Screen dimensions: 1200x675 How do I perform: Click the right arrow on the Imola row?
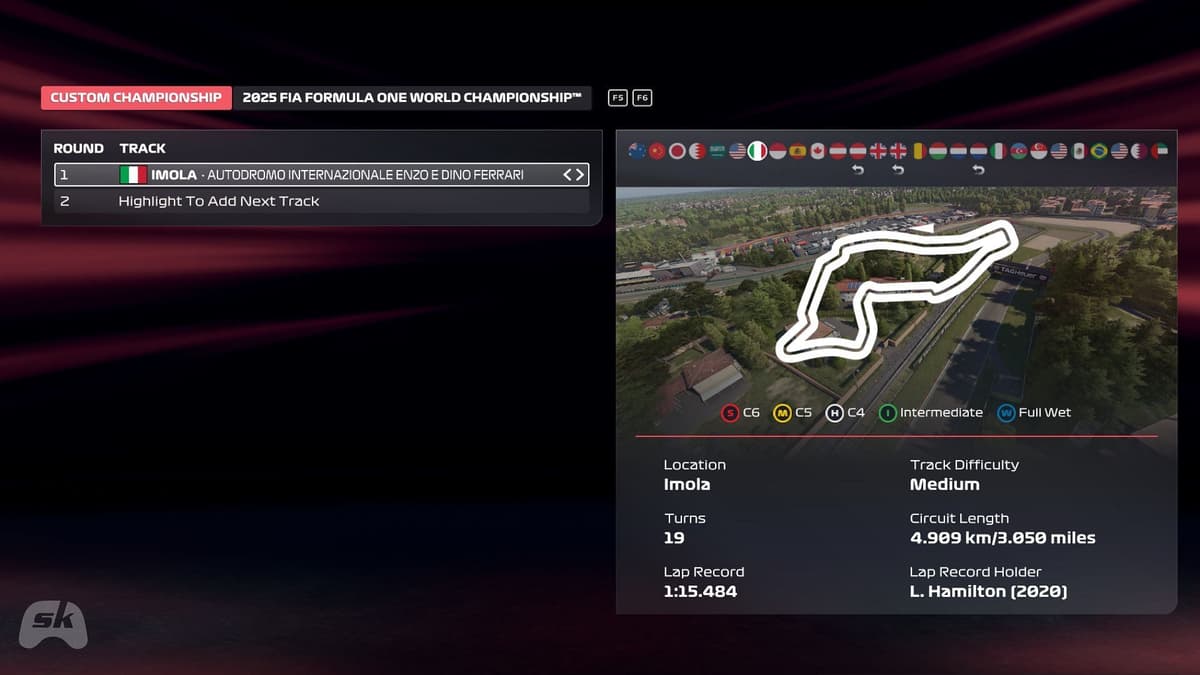pos(580,175)
